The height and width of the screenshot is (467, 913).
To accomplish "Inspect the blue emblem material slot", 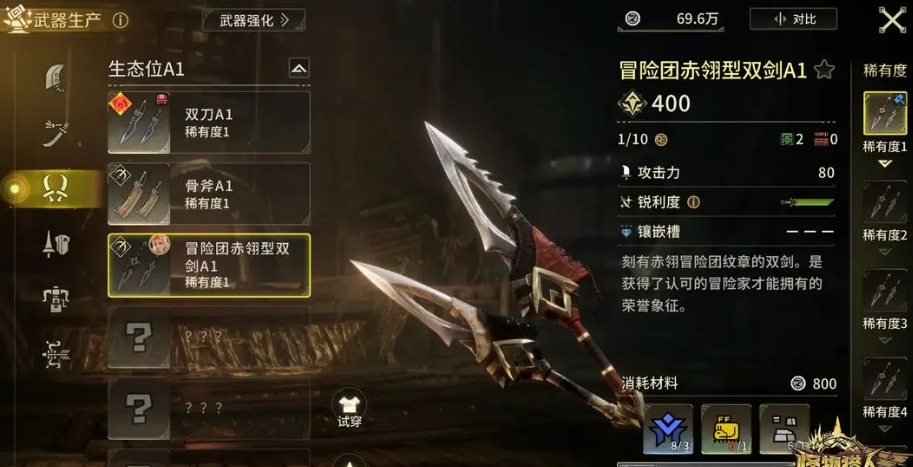I will (668, 429).
